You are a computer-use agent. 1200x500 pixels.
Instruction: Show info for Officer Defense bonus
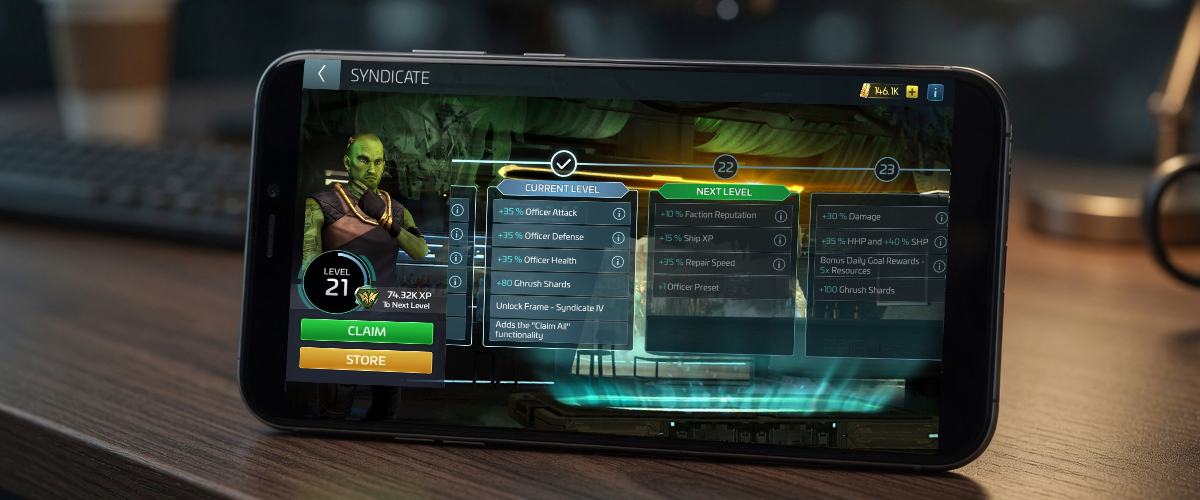618,237
